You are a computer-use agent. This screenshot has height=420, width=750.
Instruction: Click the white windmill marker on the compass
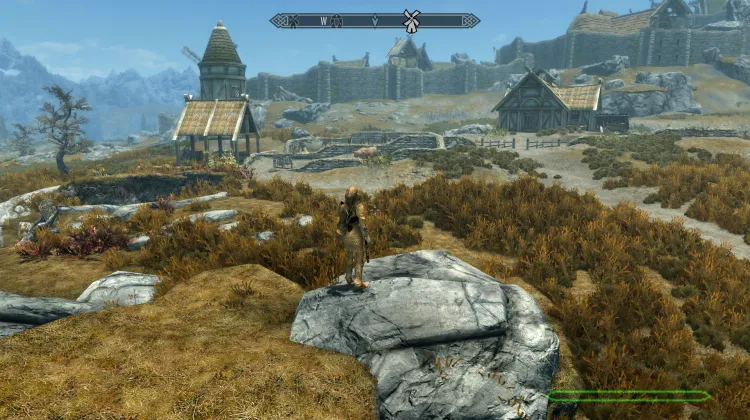point(409,20)
